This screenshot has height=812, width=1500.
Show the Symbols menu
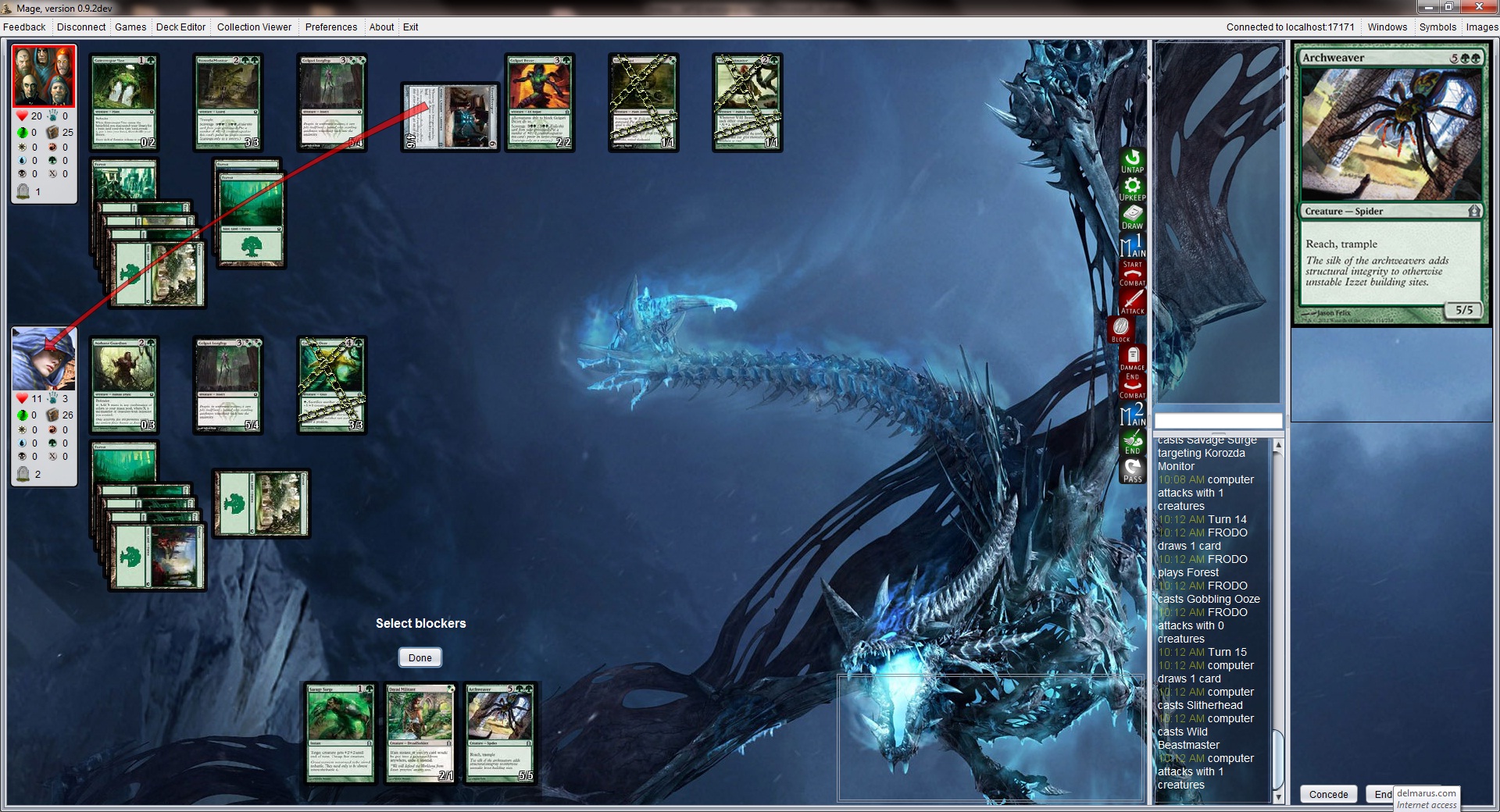(x=1437, y=27)
